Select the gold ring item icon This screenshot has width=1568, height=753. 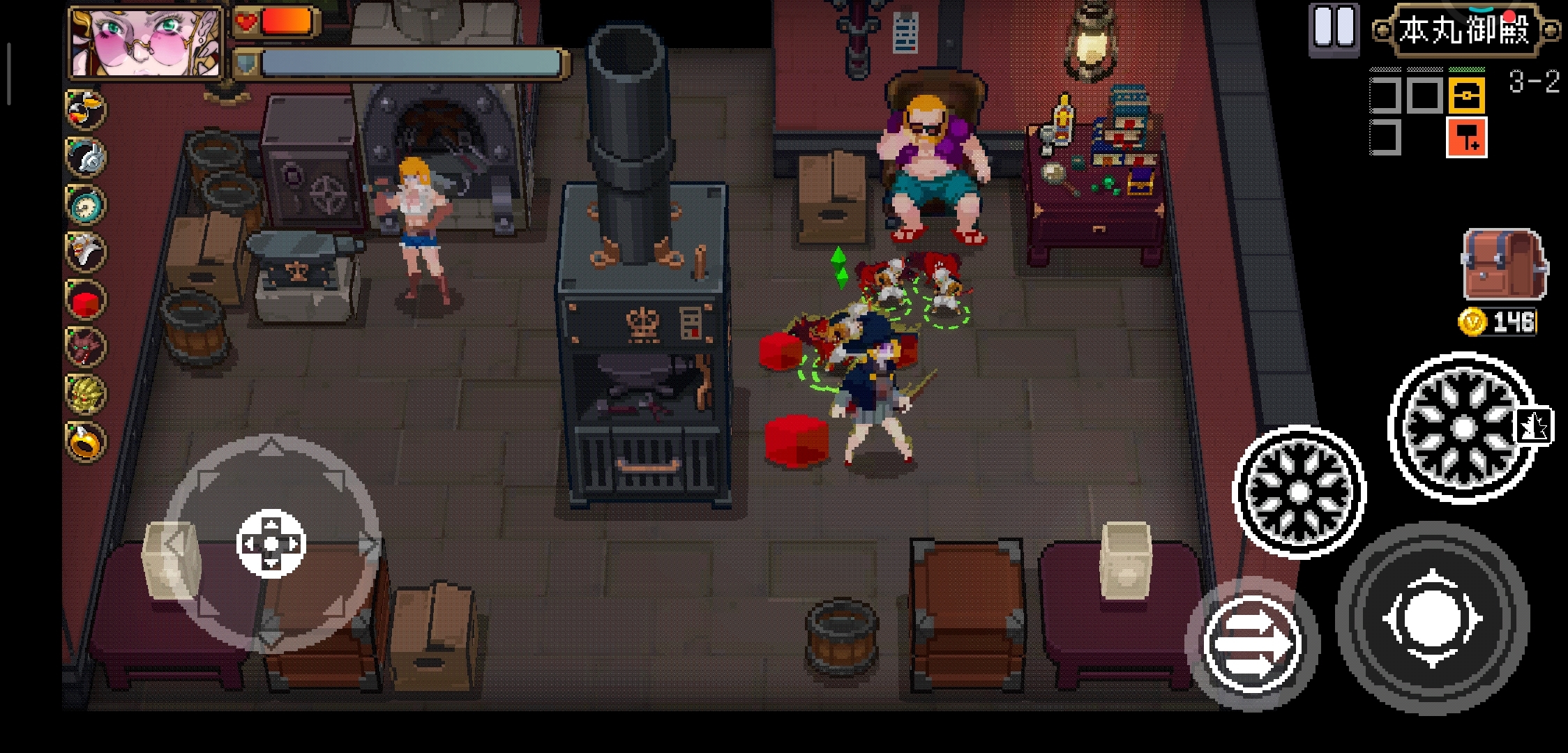(85, 441)
